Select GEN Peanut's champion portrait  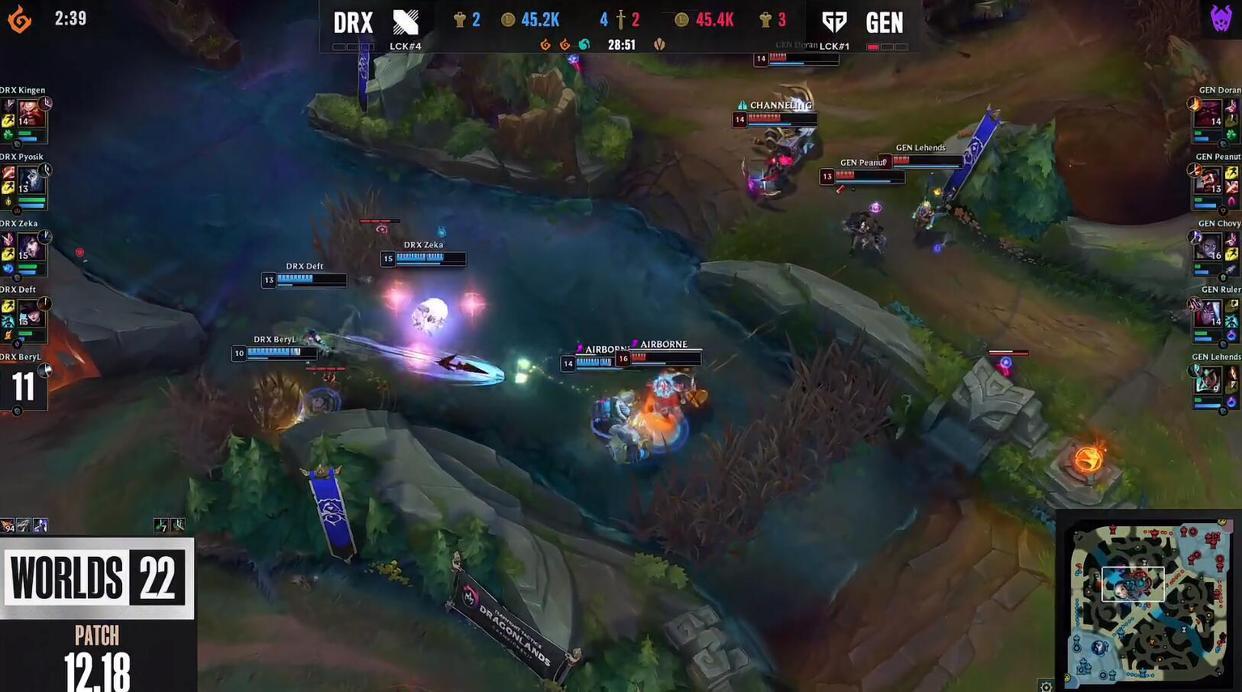pyautogui.click(x=1208, y=179)
